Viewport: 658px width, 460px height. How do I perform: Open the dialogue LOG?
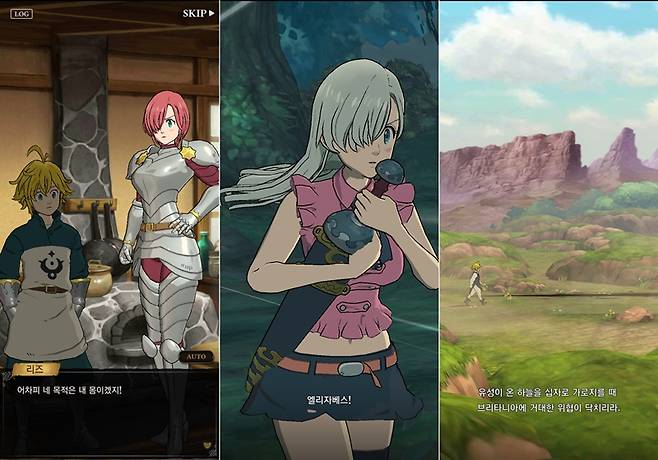(x=23, y=15)
